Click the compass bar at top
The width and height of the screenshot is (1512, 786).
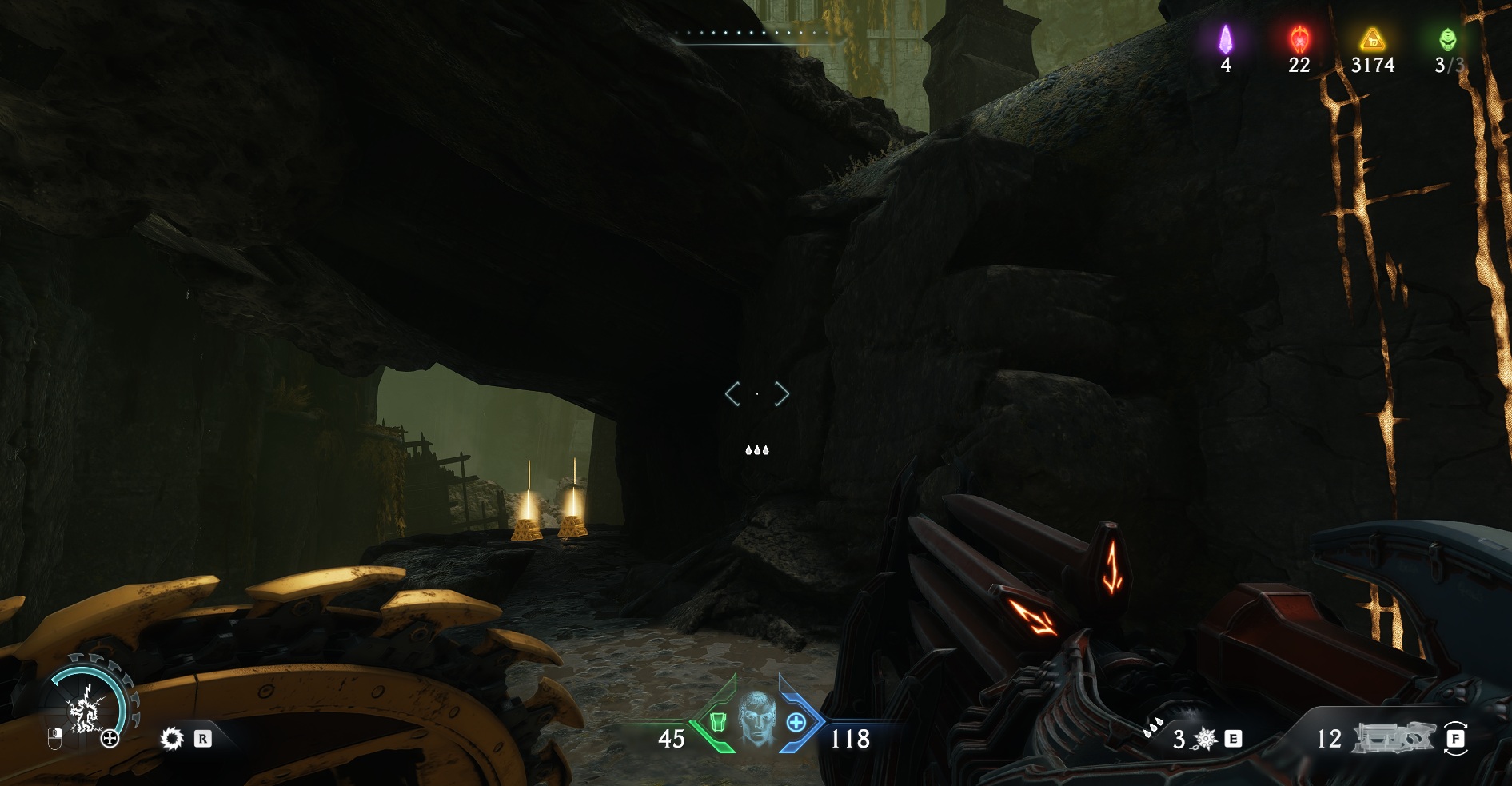749,34
